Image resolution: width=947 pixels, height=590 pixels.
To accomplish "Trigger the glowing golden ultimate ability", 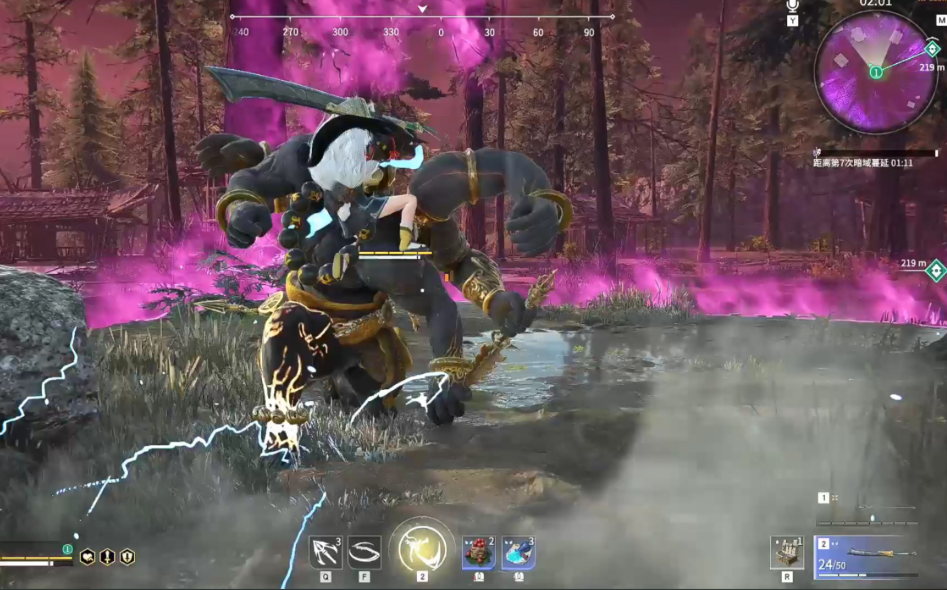I will coord(422,549).
